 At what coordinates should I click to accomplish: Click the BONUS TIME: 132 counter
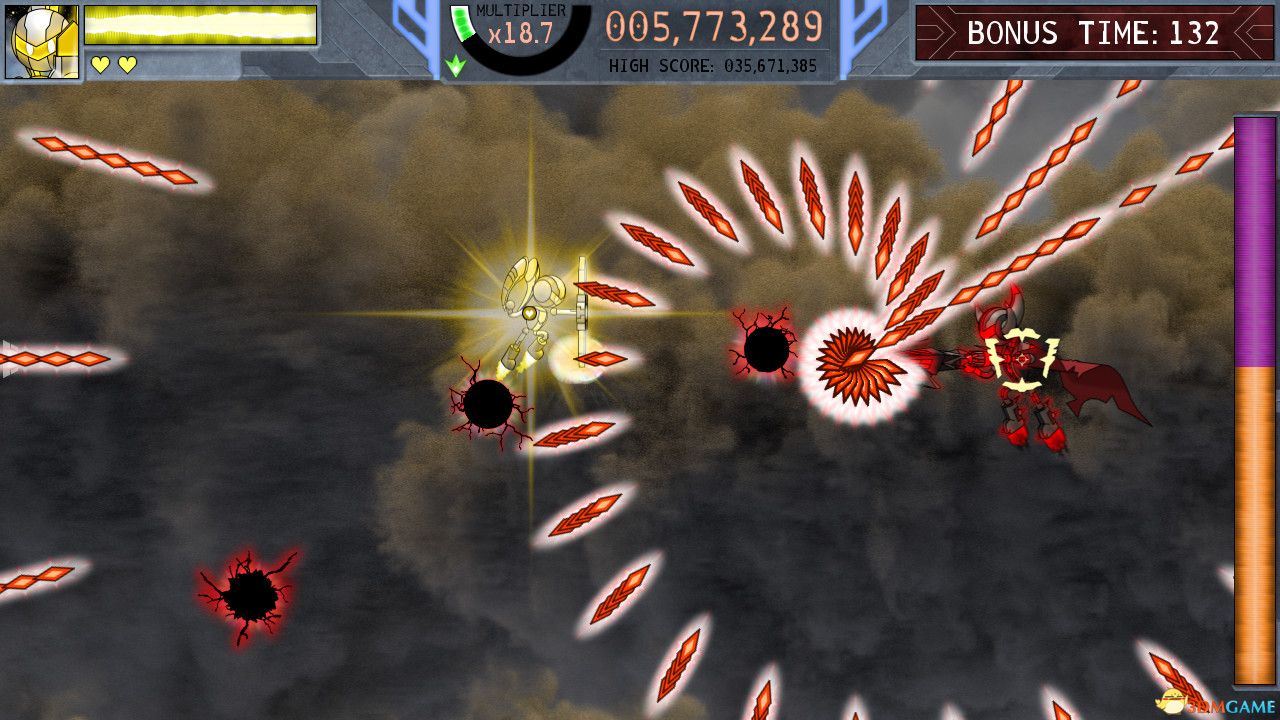[x=1090, y=33]
